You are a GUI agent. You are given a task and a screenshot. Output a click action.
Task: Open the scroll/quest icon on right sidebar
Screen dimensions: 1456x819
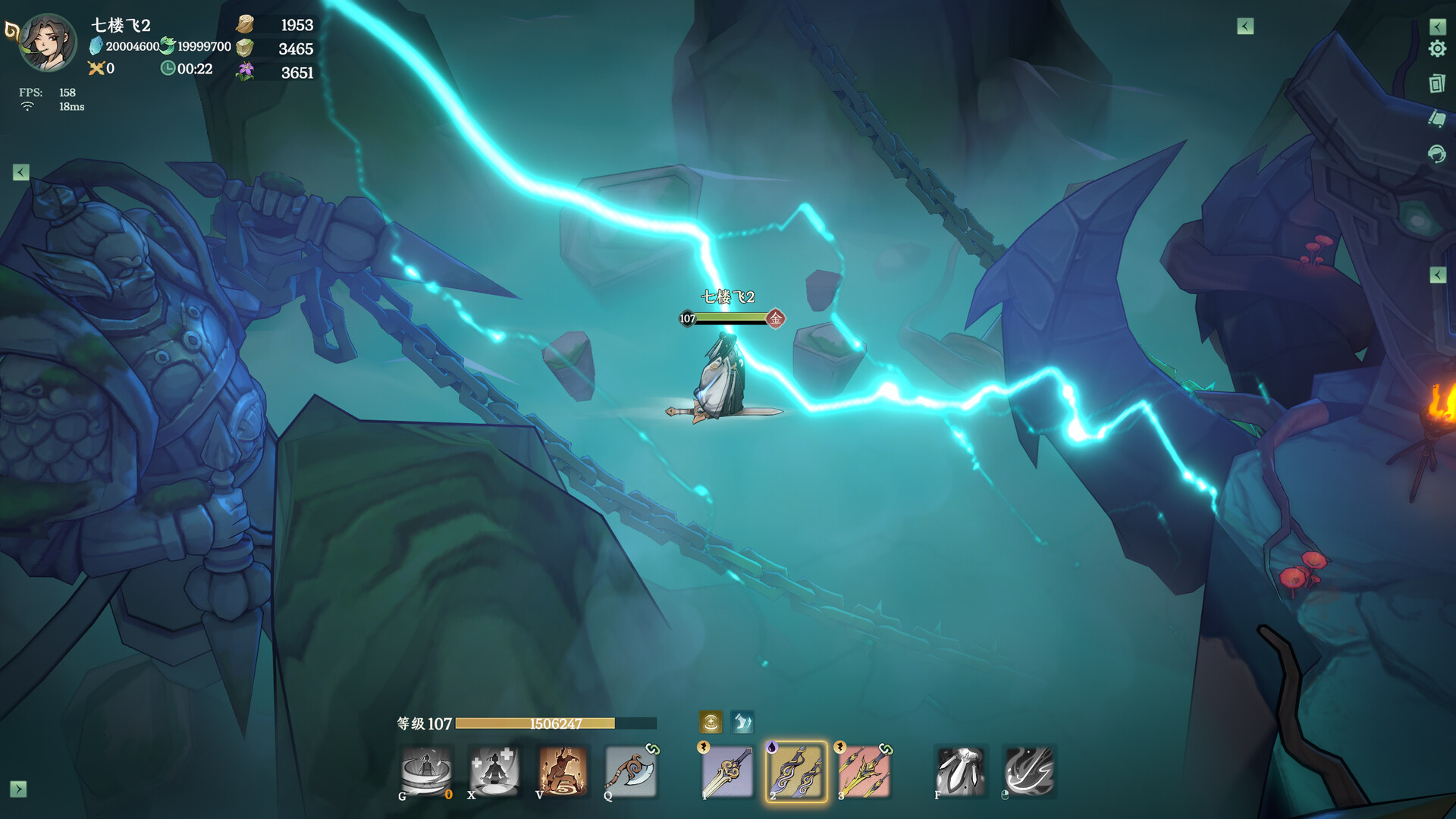pyautogui.click(x=1436, y=118)
